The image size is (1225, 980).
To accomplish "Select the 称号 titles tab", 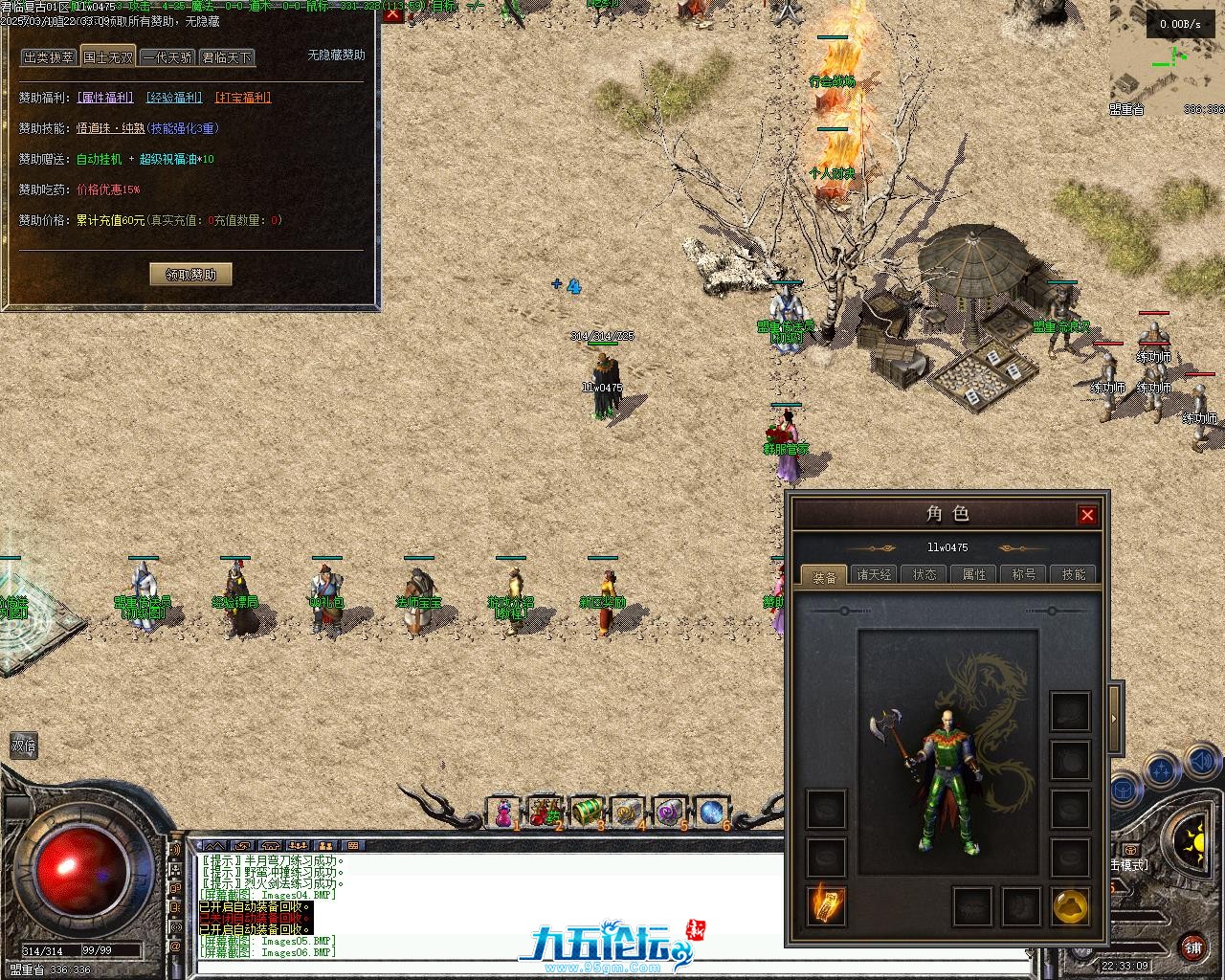I will point(1024,574).
